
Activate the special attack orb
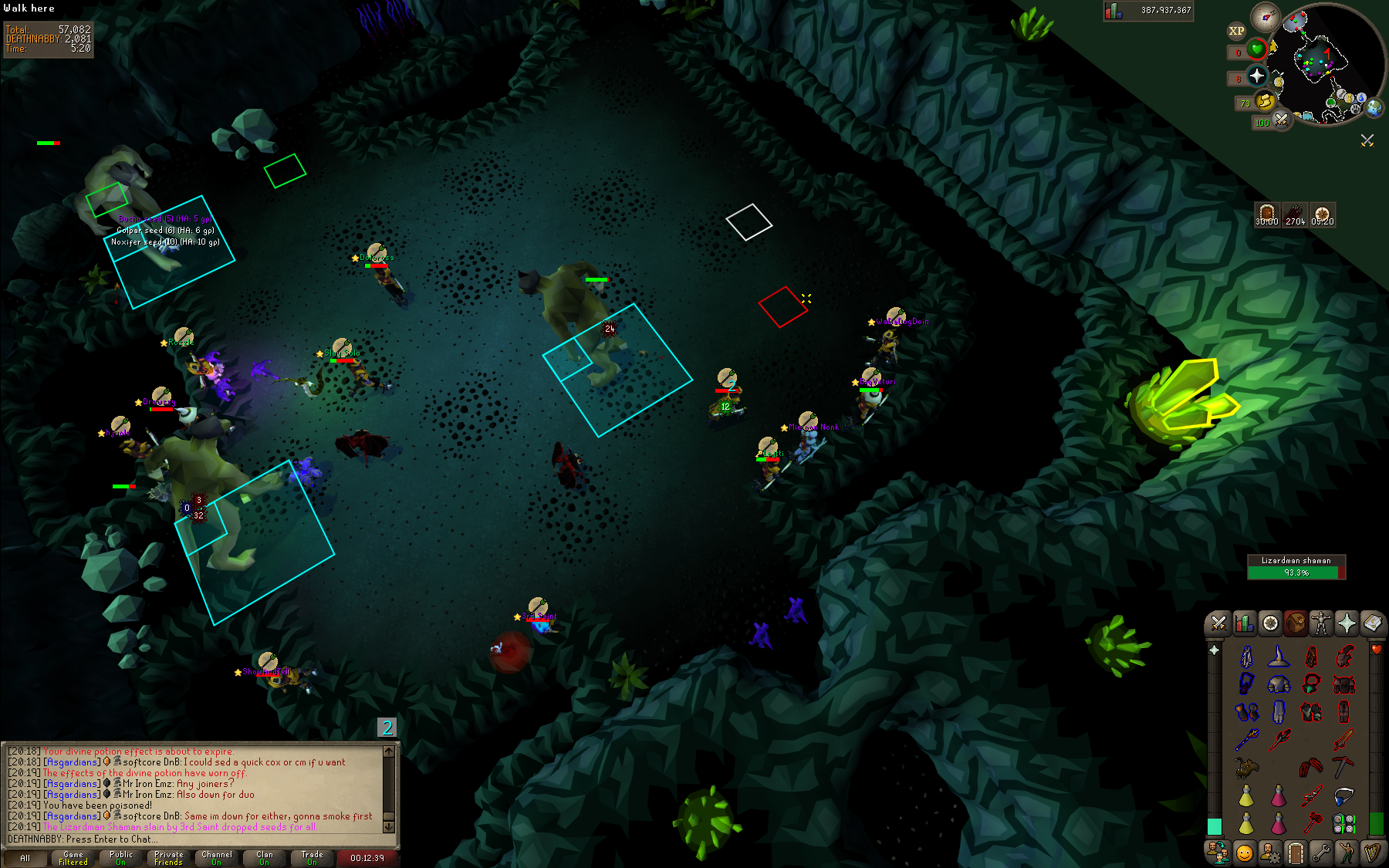click(x=1281, y=120)
